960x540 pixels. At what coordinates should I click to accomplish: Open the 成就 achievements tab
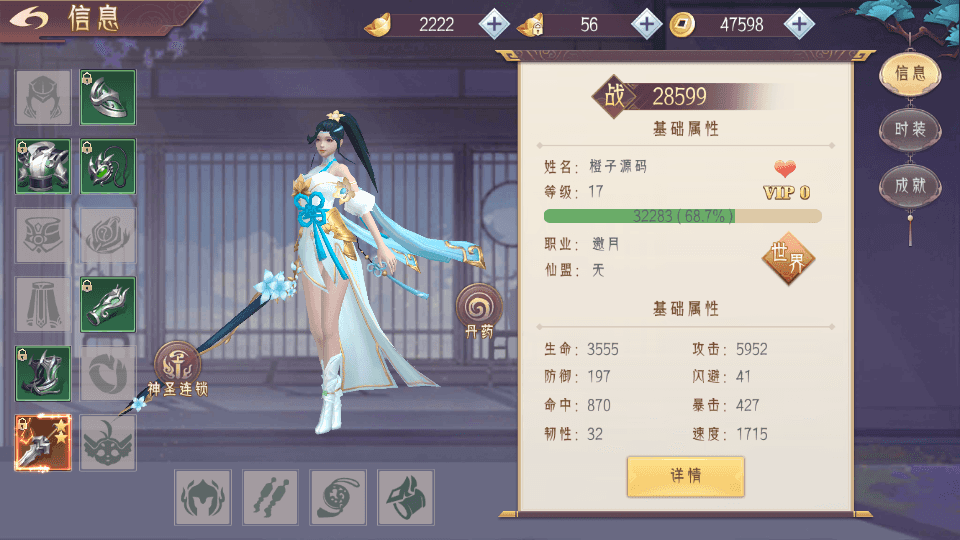tap(909, 186)
